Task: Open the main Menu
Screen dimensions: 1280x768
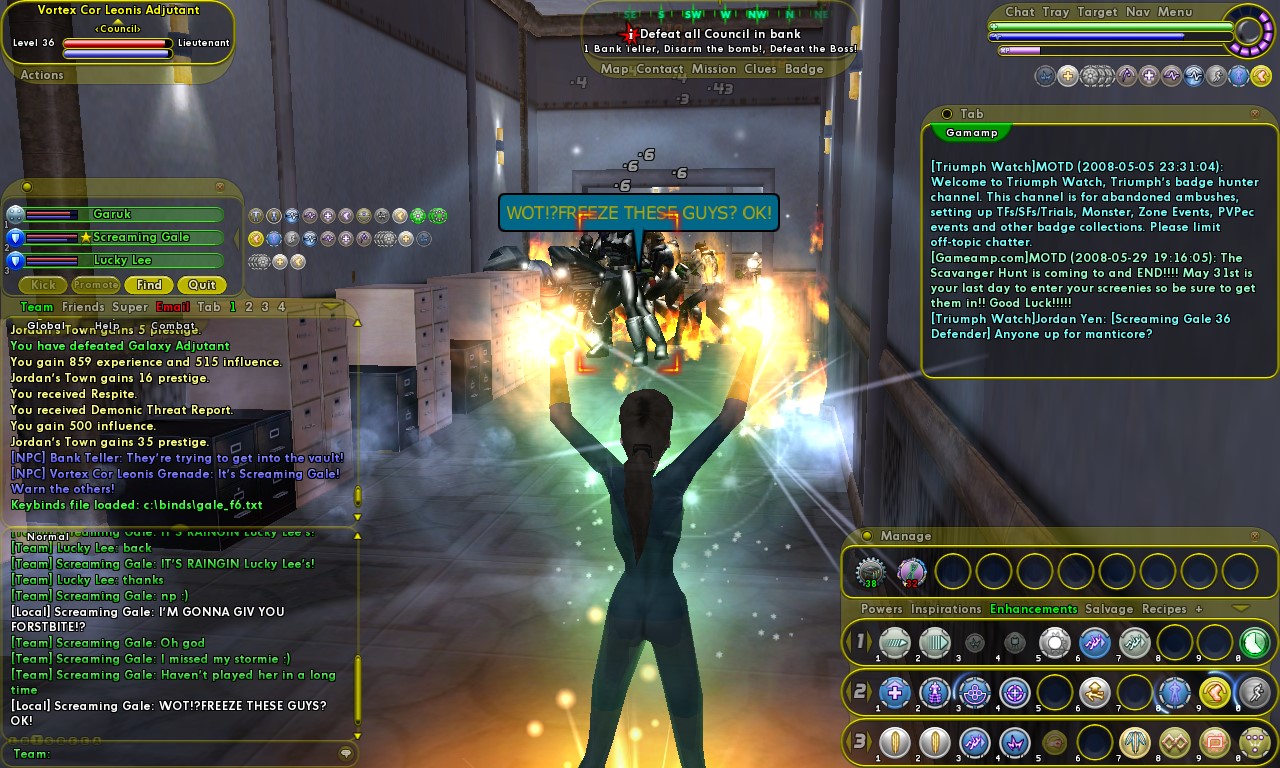Action: tap(1175, 12)
